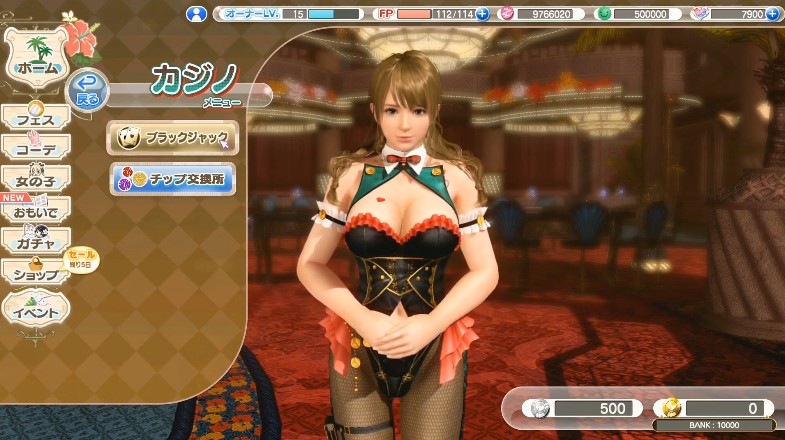Open the イベント events menu
The height and width of the screenshot is (440, 785).
tap(35, 311)
